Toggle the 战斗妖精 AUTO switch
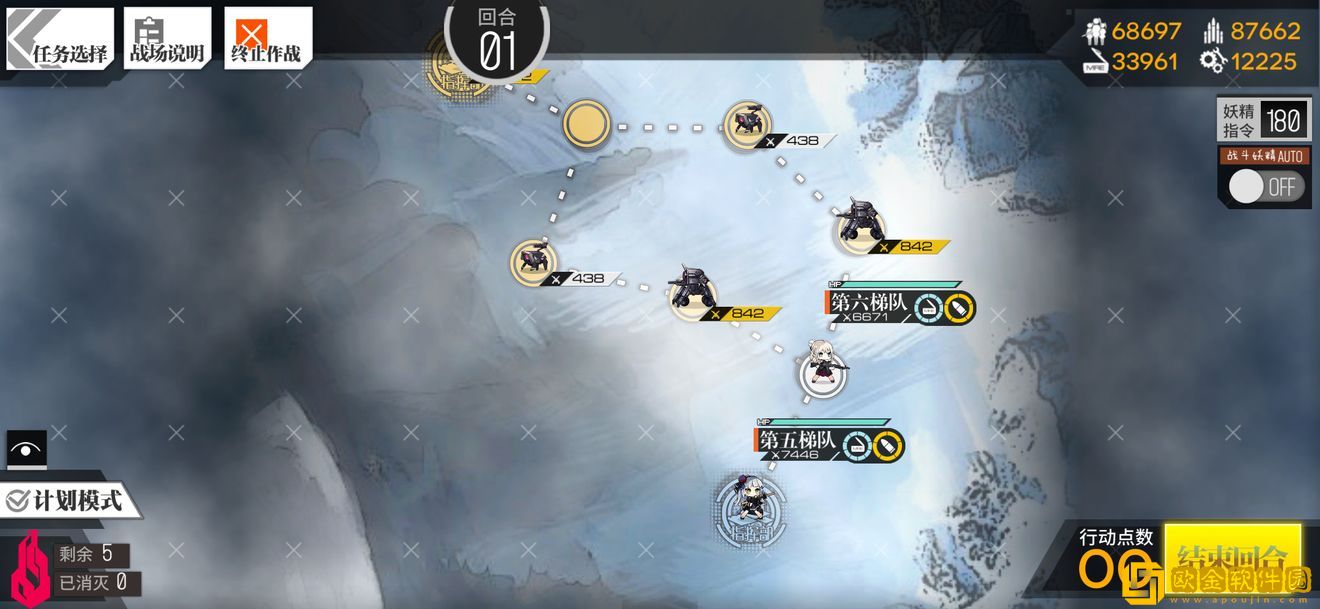The image size is (1320, 609). pos(1266,187)
